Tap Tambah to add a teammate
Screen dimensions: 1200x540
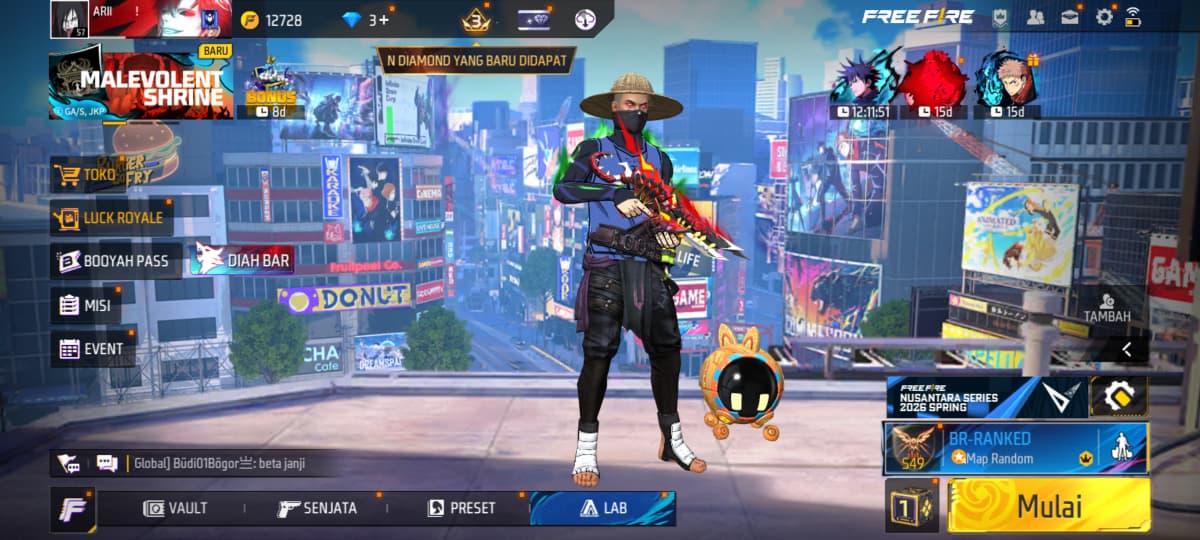click(x=1107, y=307)
